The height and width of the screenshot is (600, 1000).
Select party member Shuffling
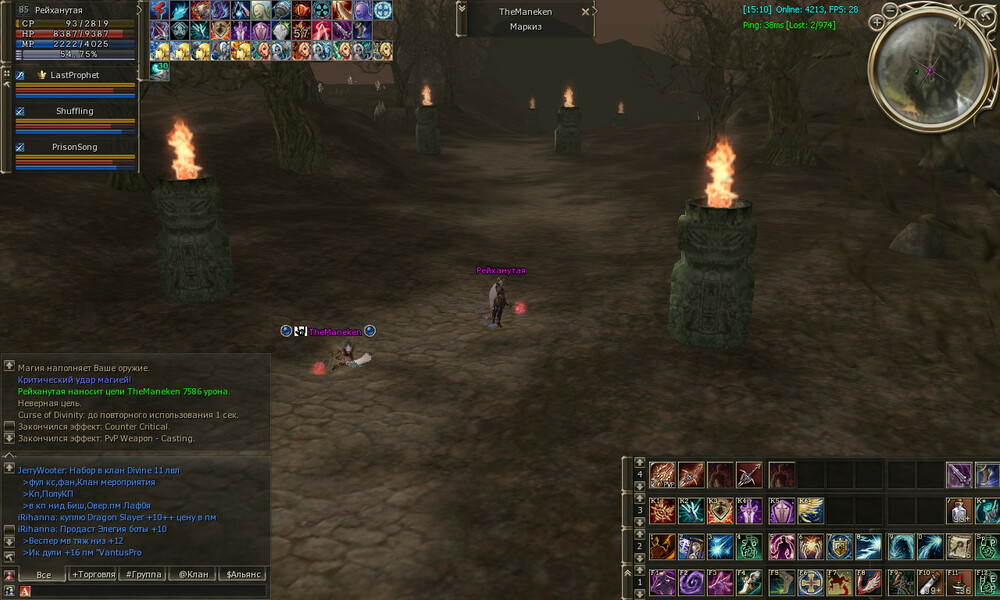(75, 111)
